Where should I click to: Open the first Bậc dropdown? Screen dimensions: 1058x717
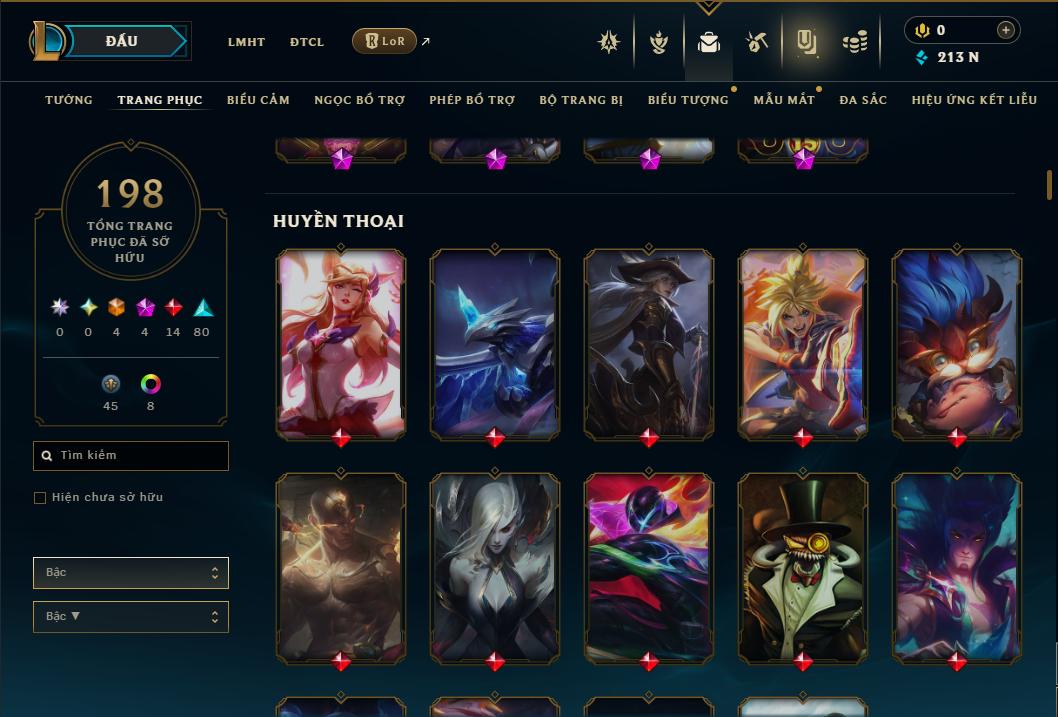pos(131,573)
